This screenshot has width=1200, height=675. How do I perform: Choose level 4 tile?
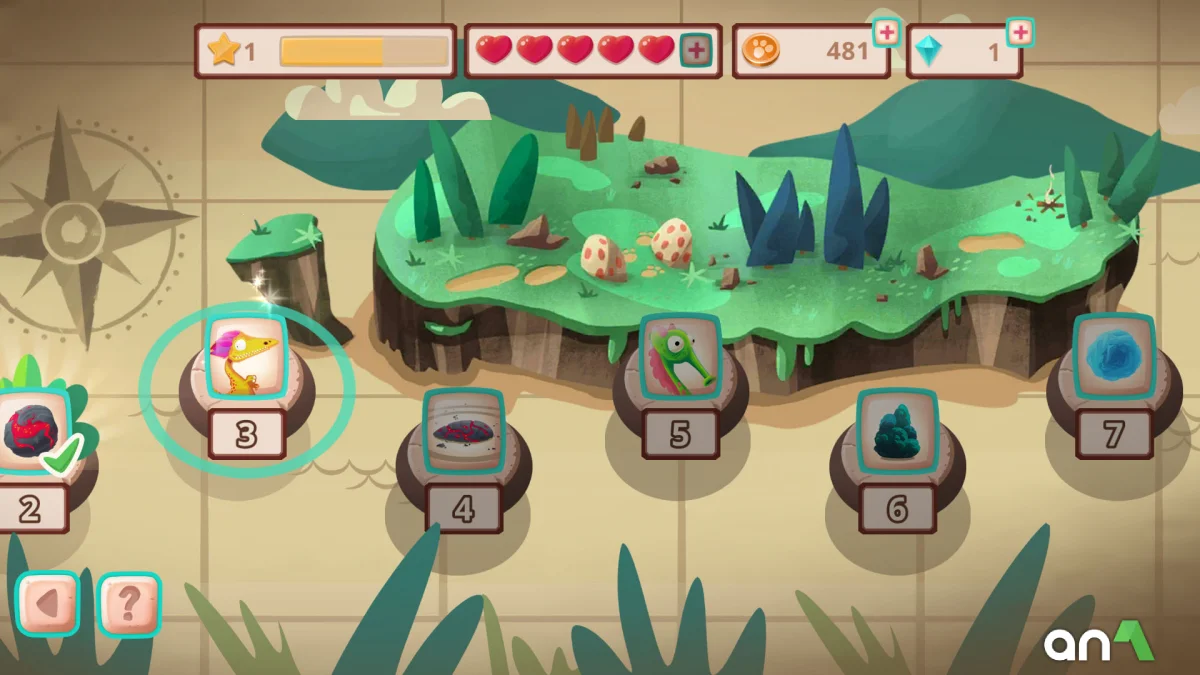tap(463, 432)
